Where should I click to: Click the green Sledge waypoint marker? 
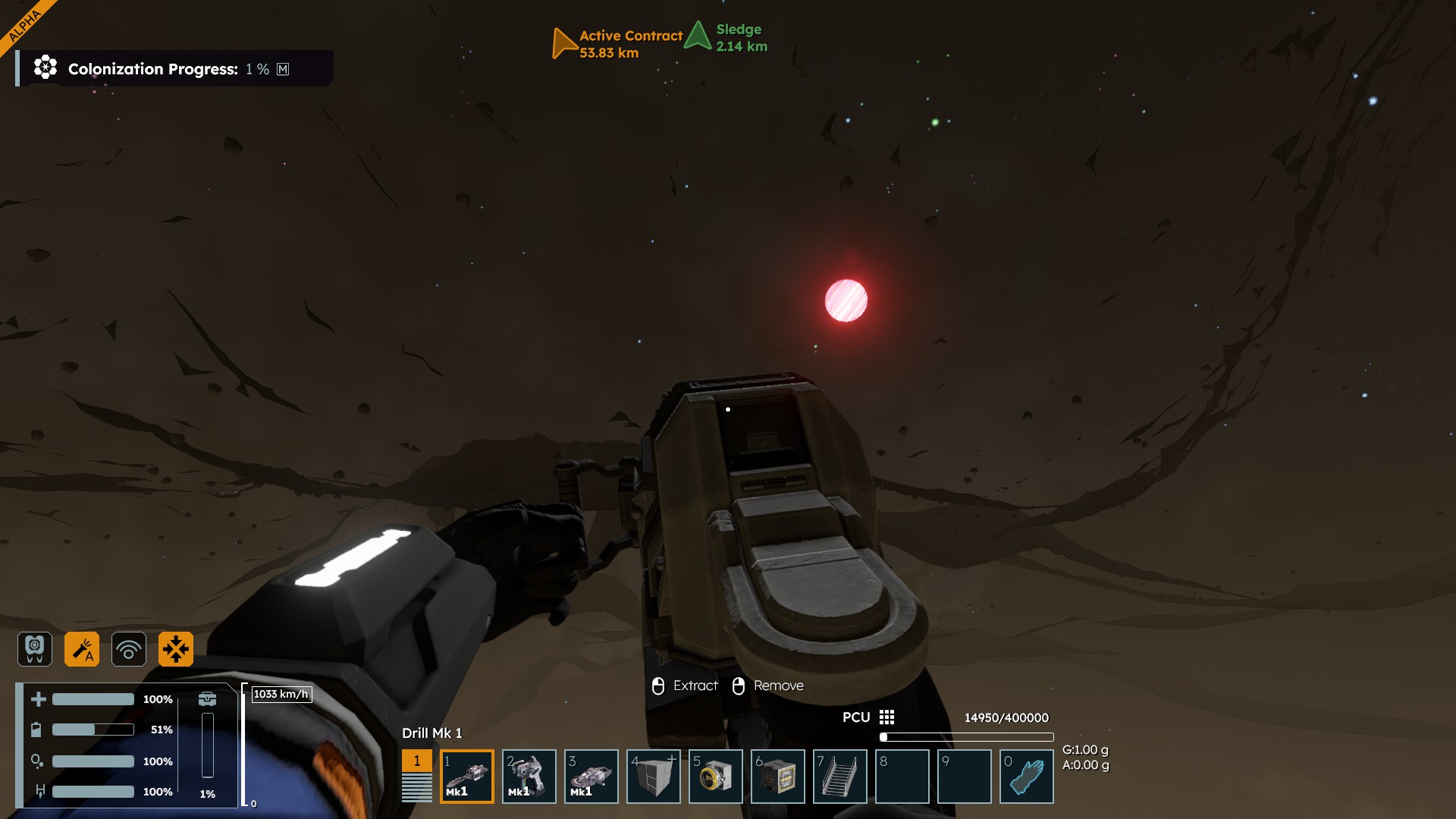click(x=697, y=36)
